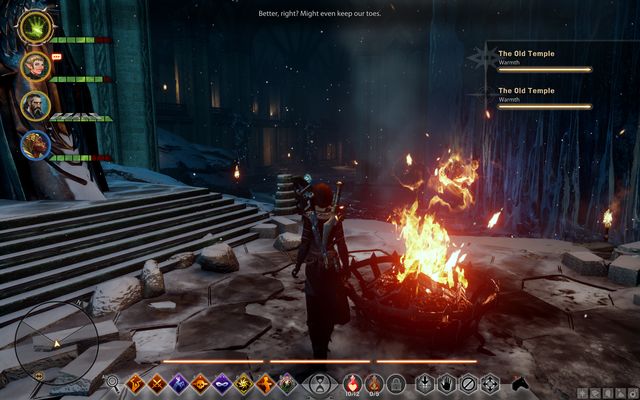Image resolution: width=640 pixels, height=400 pixels.
Task: Trigger the crossed blades ability
Action: pos(156,382)
